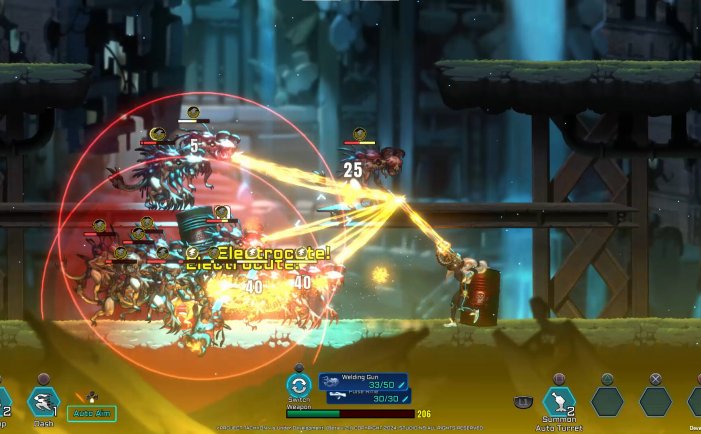Activate the Dash ability hexagon

coord(43,400)
